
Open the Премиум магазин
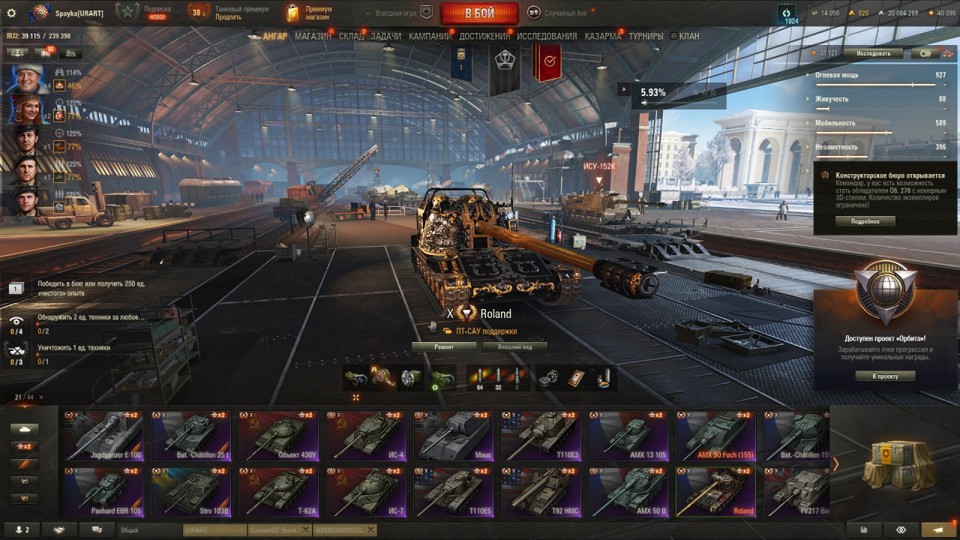point(308,13)
